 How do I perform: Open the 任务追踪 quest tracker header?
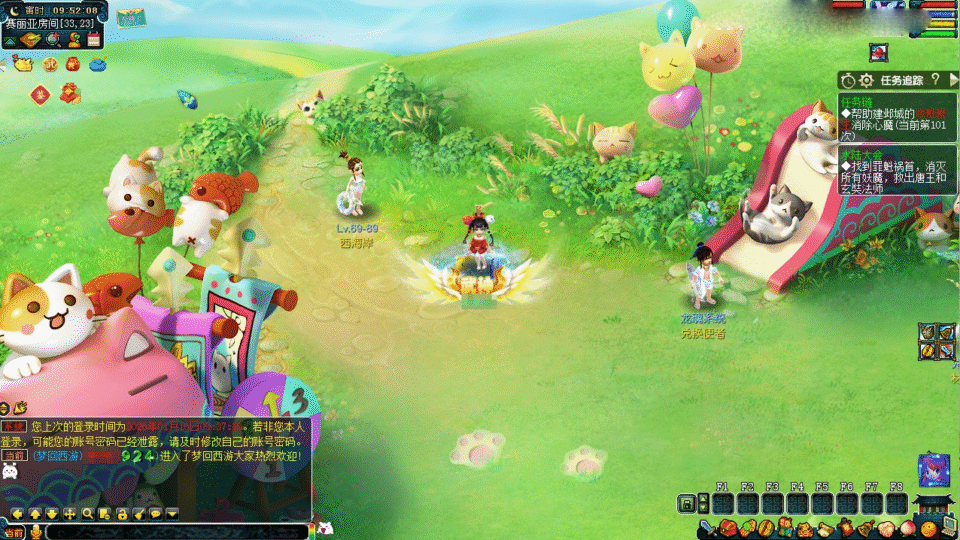click(x=895, y=79)
